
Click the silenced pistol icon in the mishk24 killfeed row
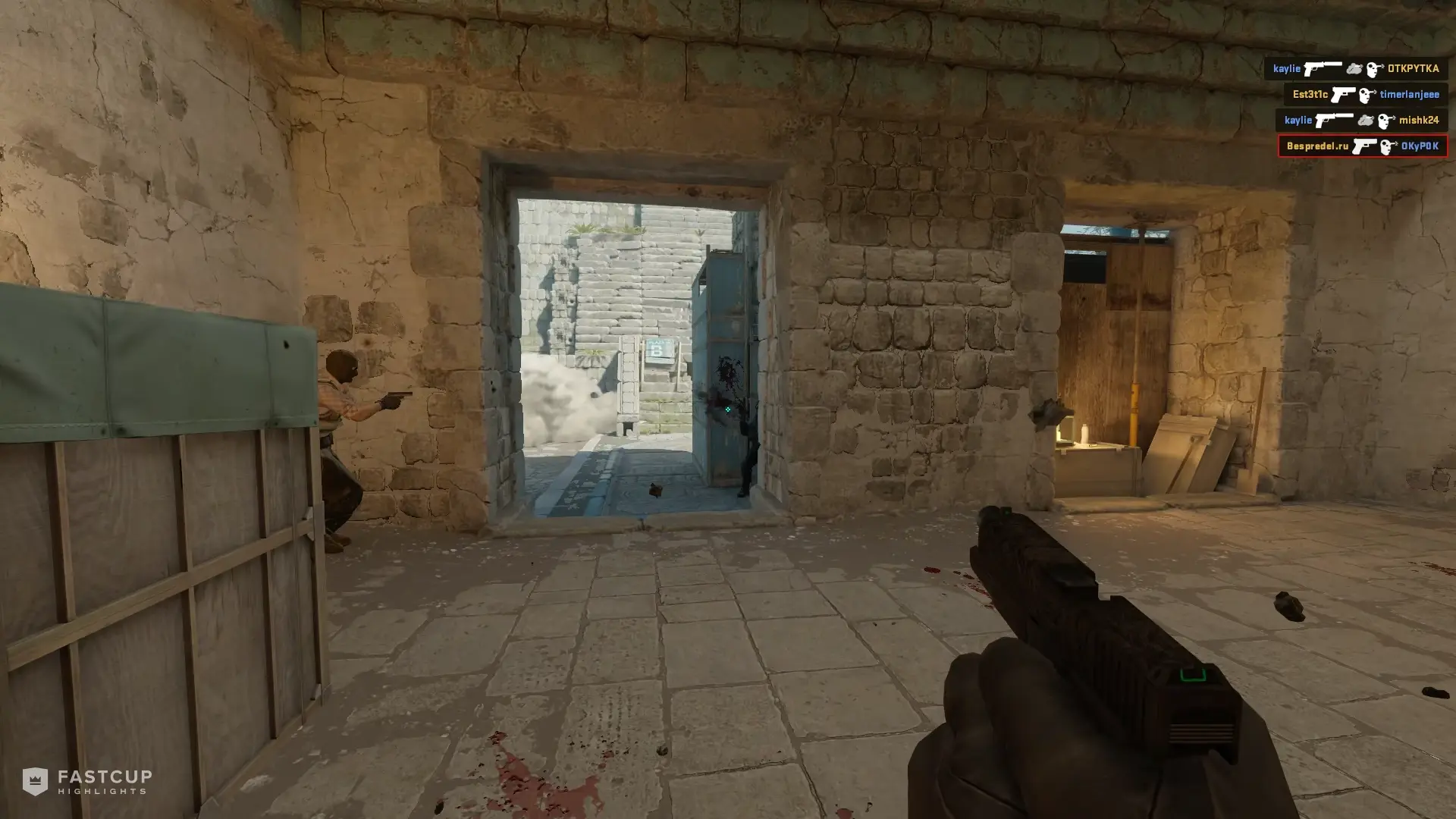pyautogui.click(x=1335, y=120)
